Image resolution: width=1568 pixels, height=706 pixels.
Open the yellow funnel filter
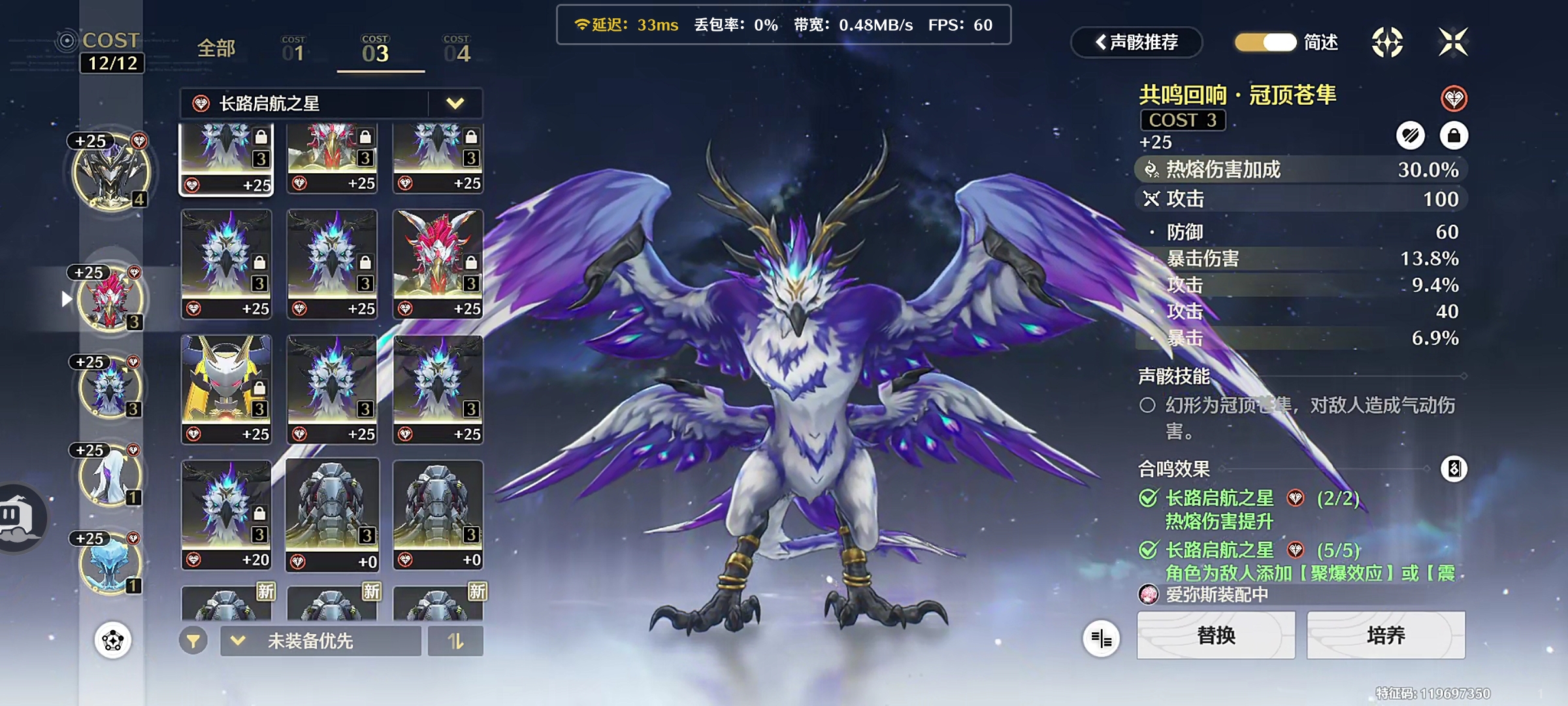(x=193, y=641)
